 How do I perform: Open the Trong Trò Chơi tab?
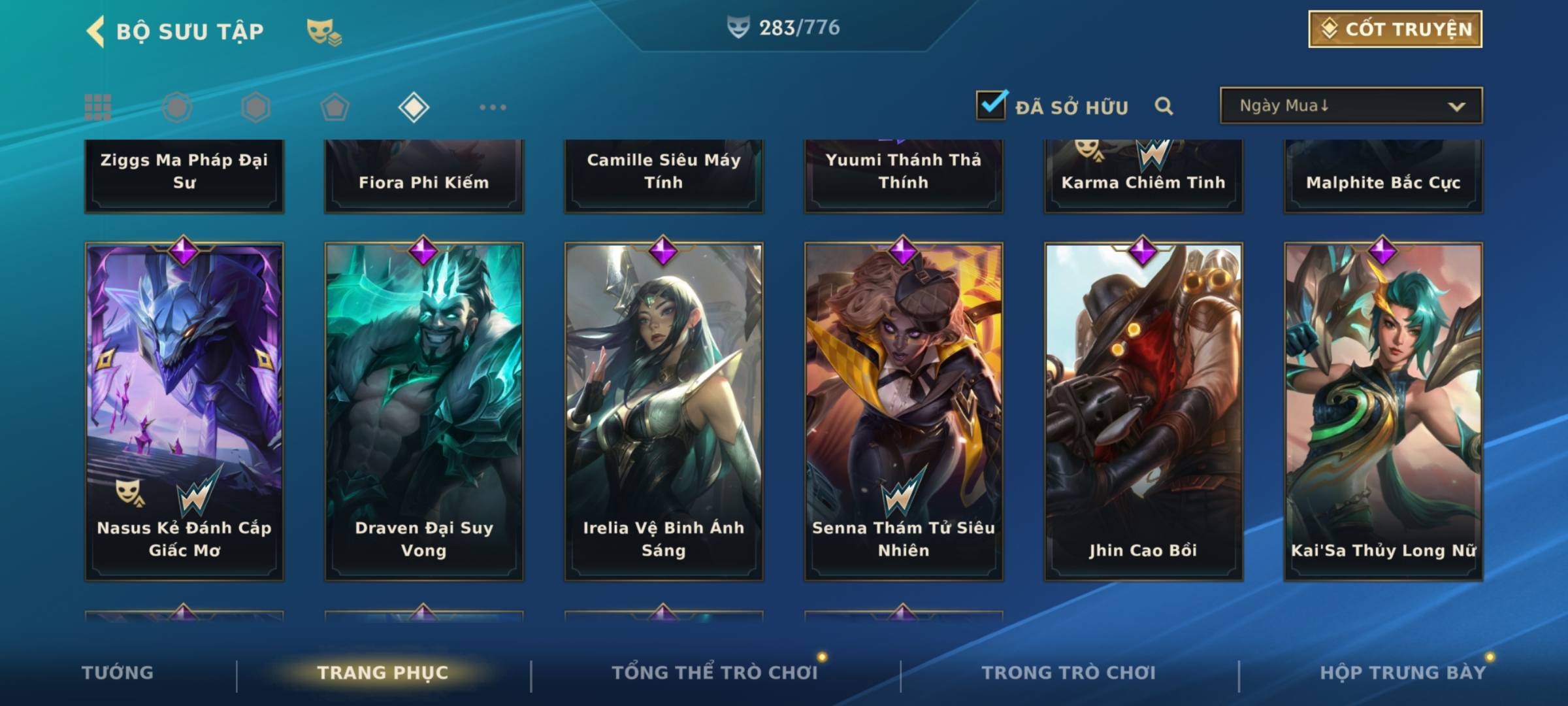(1068, 673)
